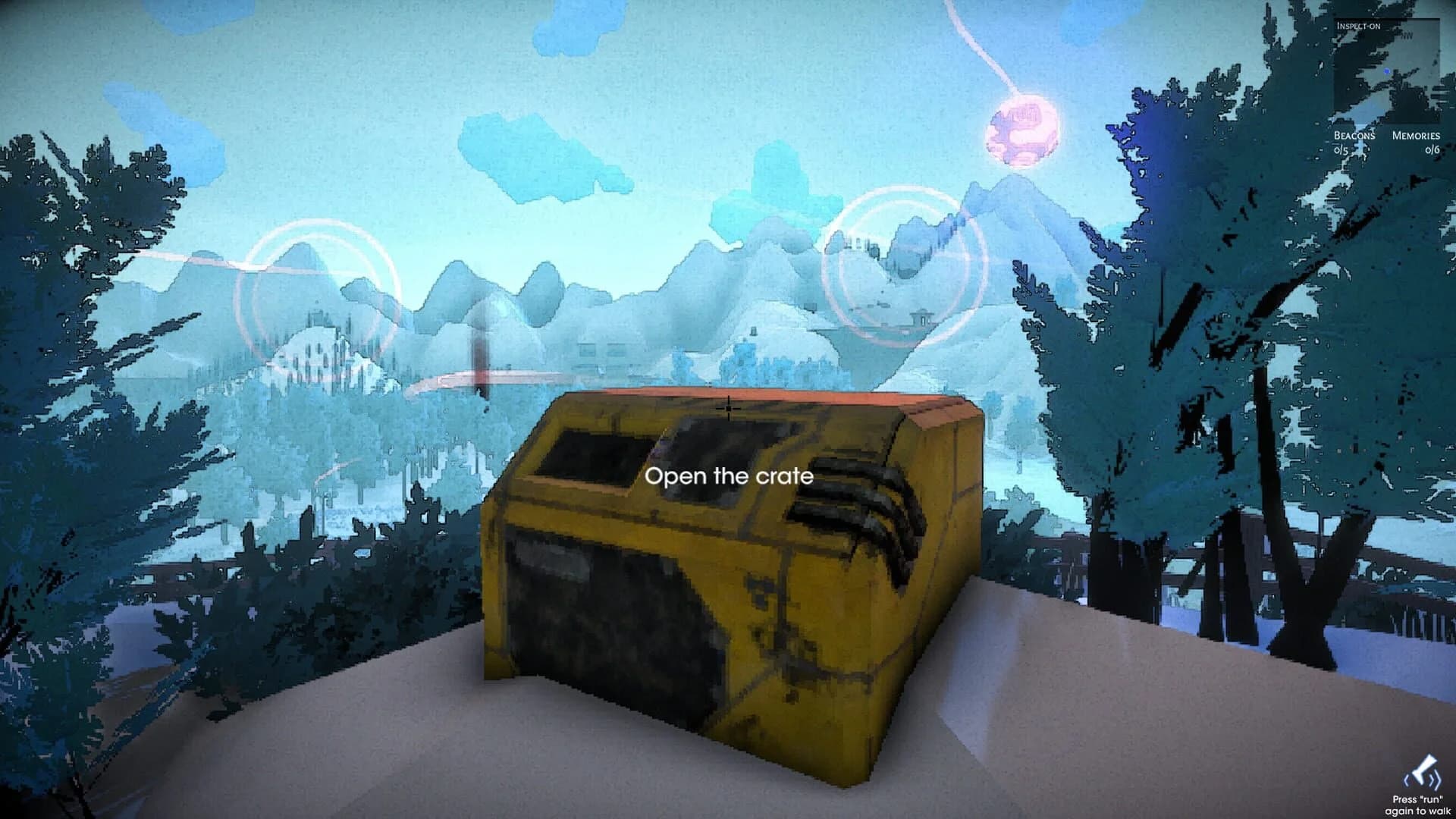Viewport: 1456px width, 819px height.
Task: Click the crosshair reticle above the crate
Action: tap(728, 408)
